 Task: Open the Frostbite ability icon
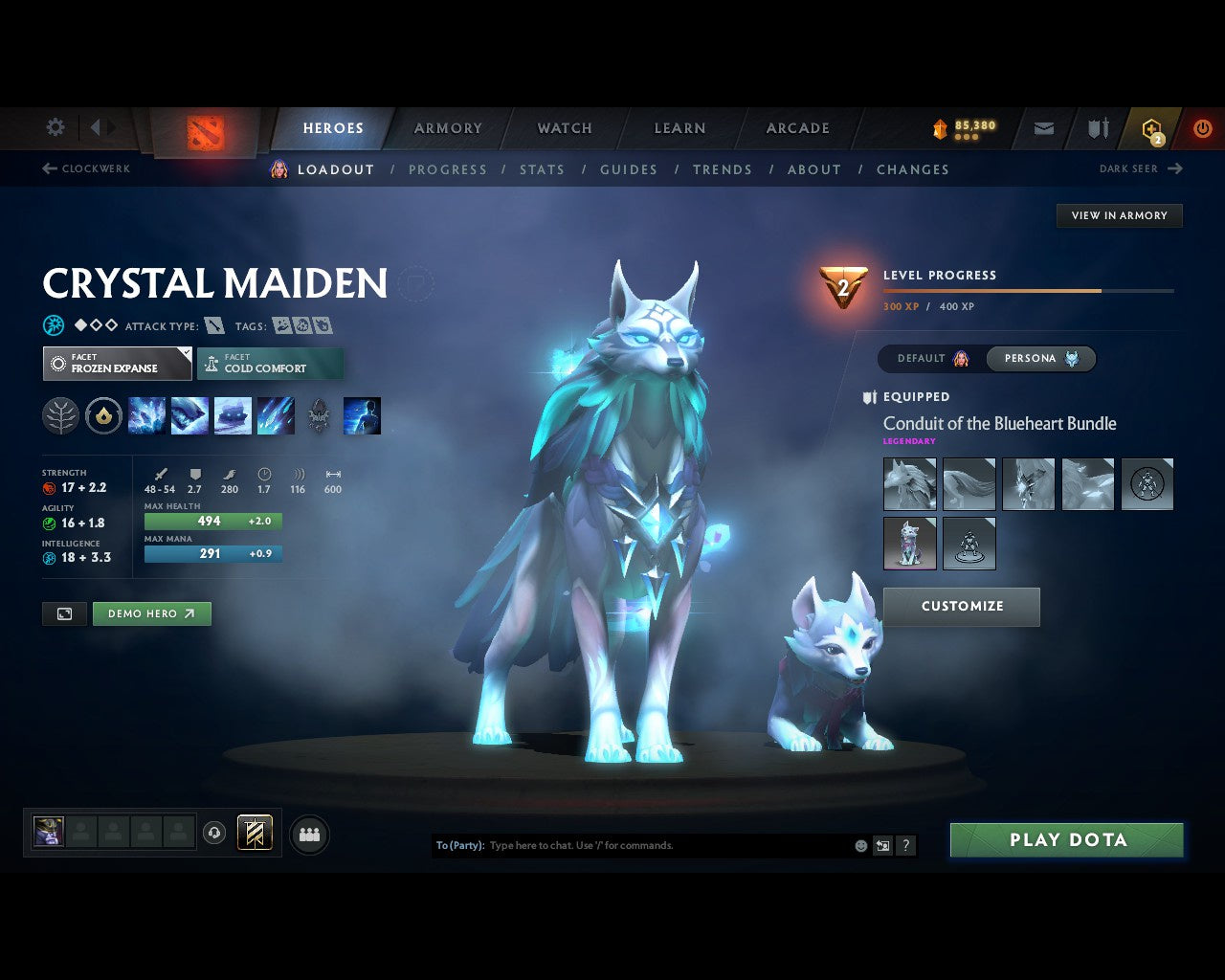coord(189,414)
